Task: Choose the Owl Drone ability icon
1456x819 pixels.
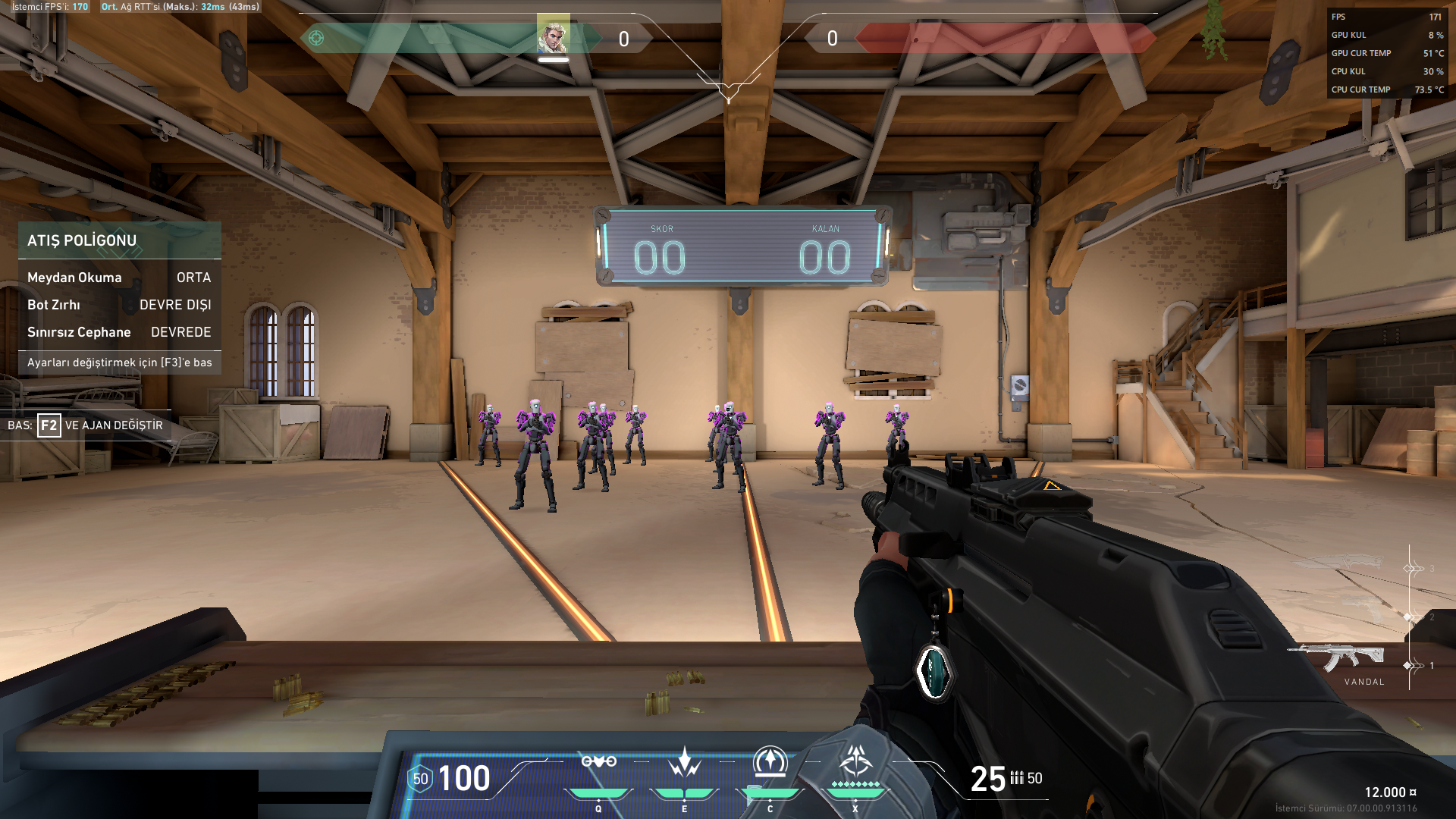Action: (x=770, y=763)
